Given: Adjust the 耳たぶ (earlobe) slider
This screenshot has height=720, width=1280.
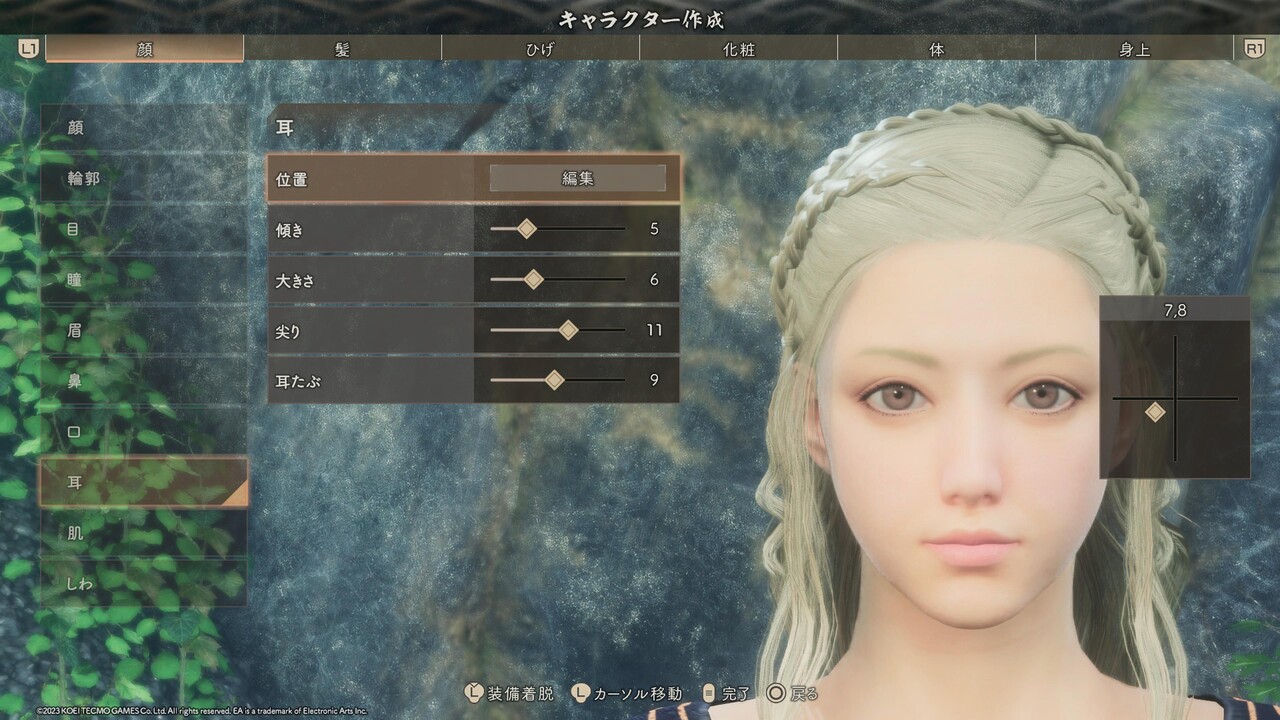Looking at the screenshot, I should point(554,380).
